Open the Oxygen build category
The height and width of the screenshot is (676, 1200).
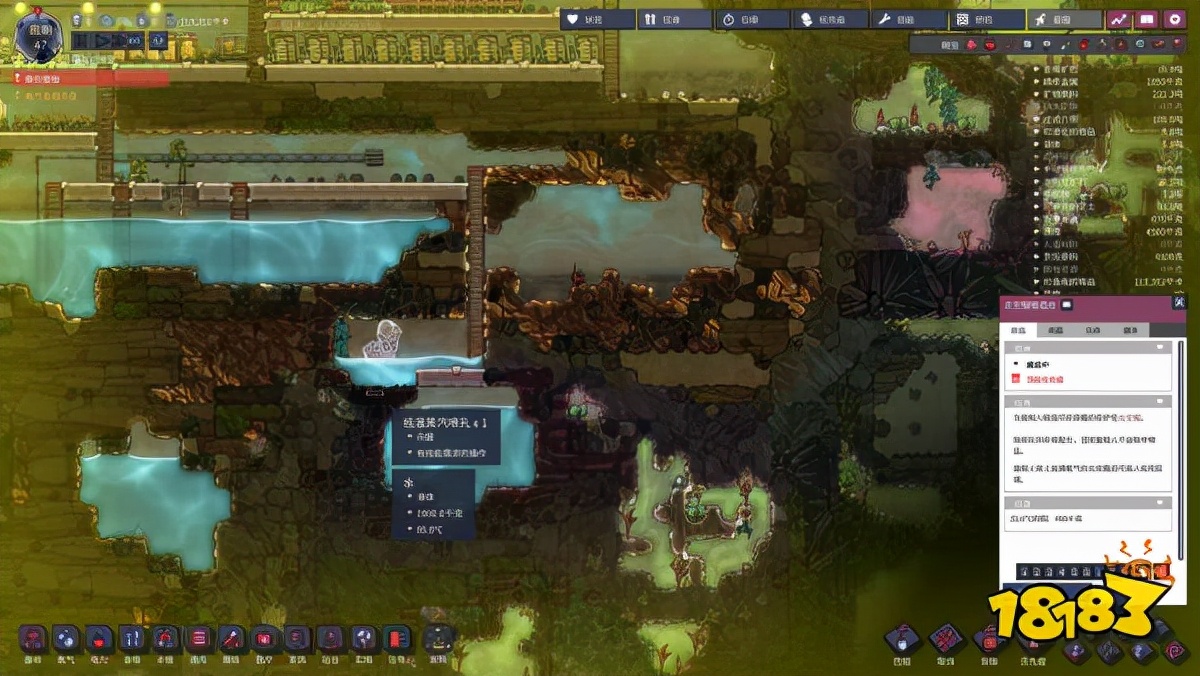[66, 638]
